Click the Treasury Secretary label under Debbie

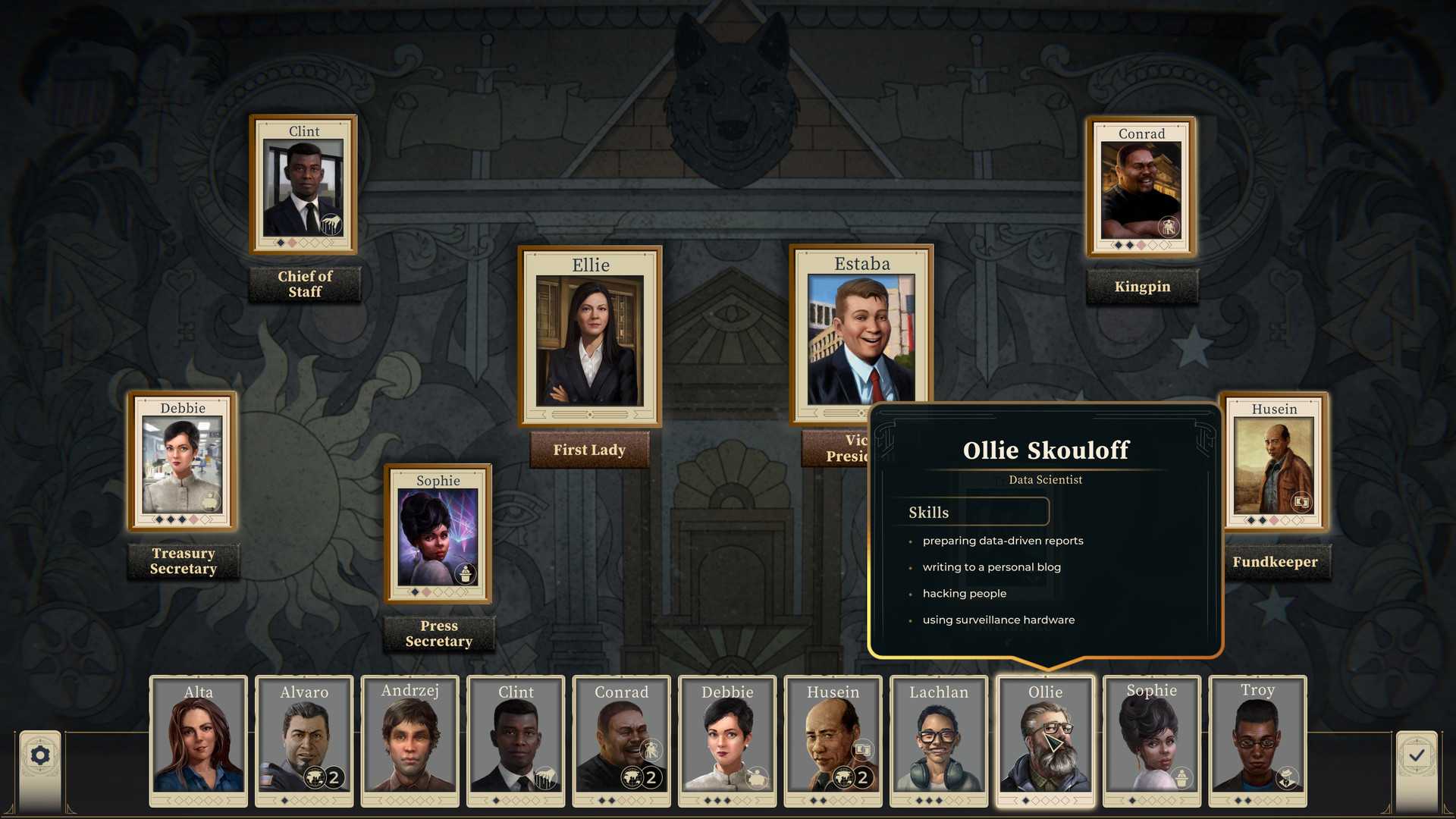point(183,561)
